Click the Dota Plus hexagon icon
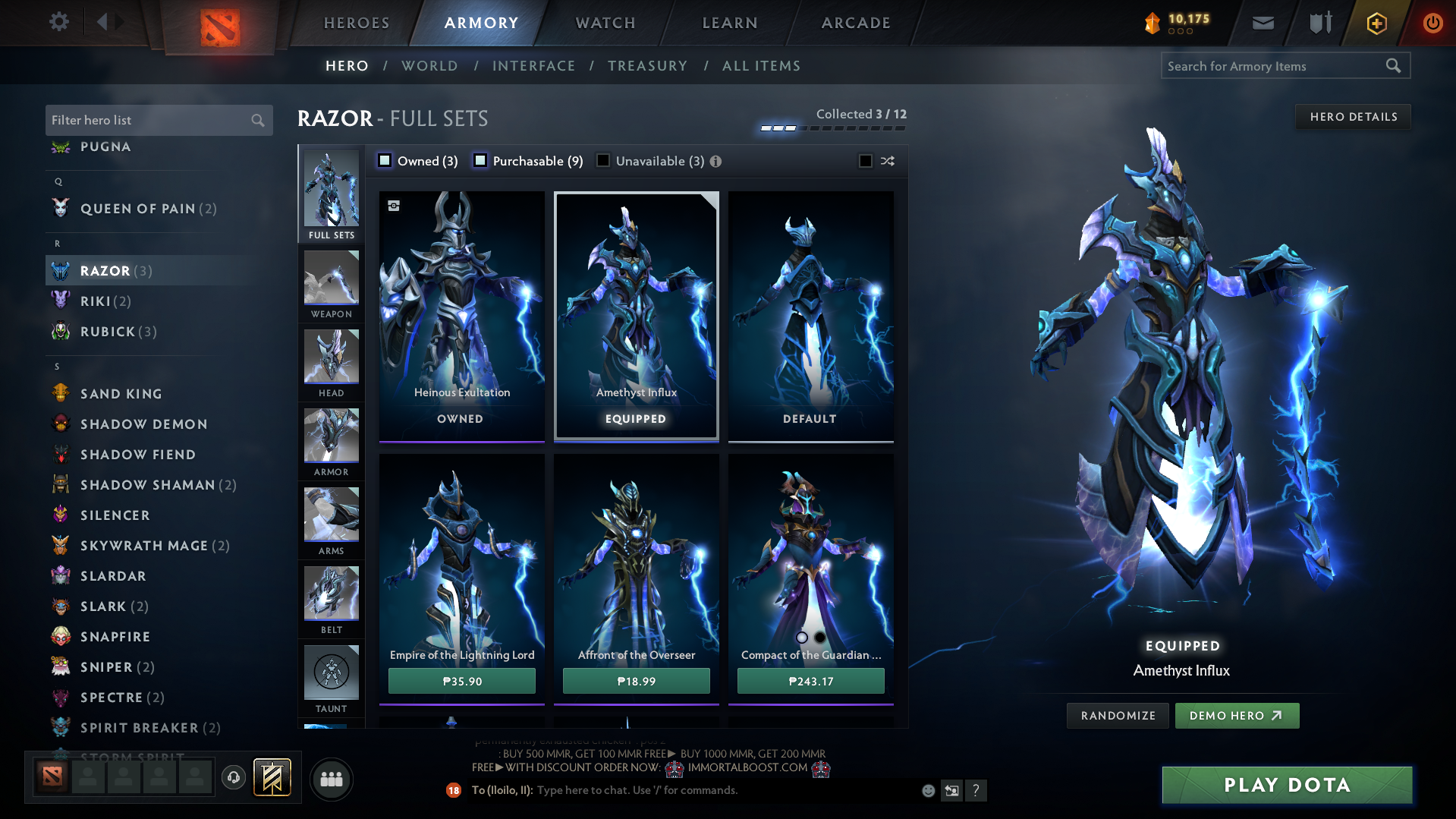 1376,24
